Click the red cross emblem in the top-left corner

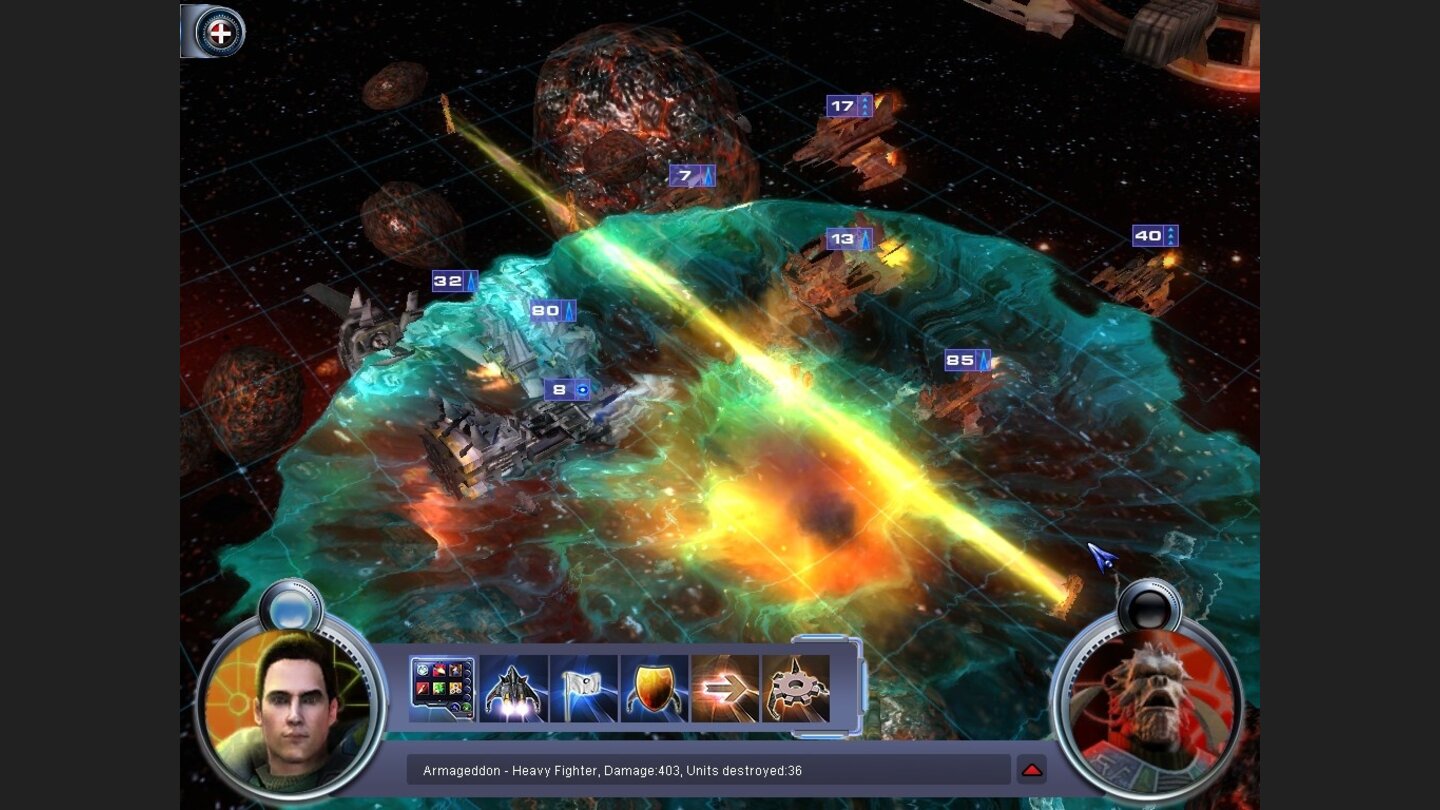pos(222,32)
